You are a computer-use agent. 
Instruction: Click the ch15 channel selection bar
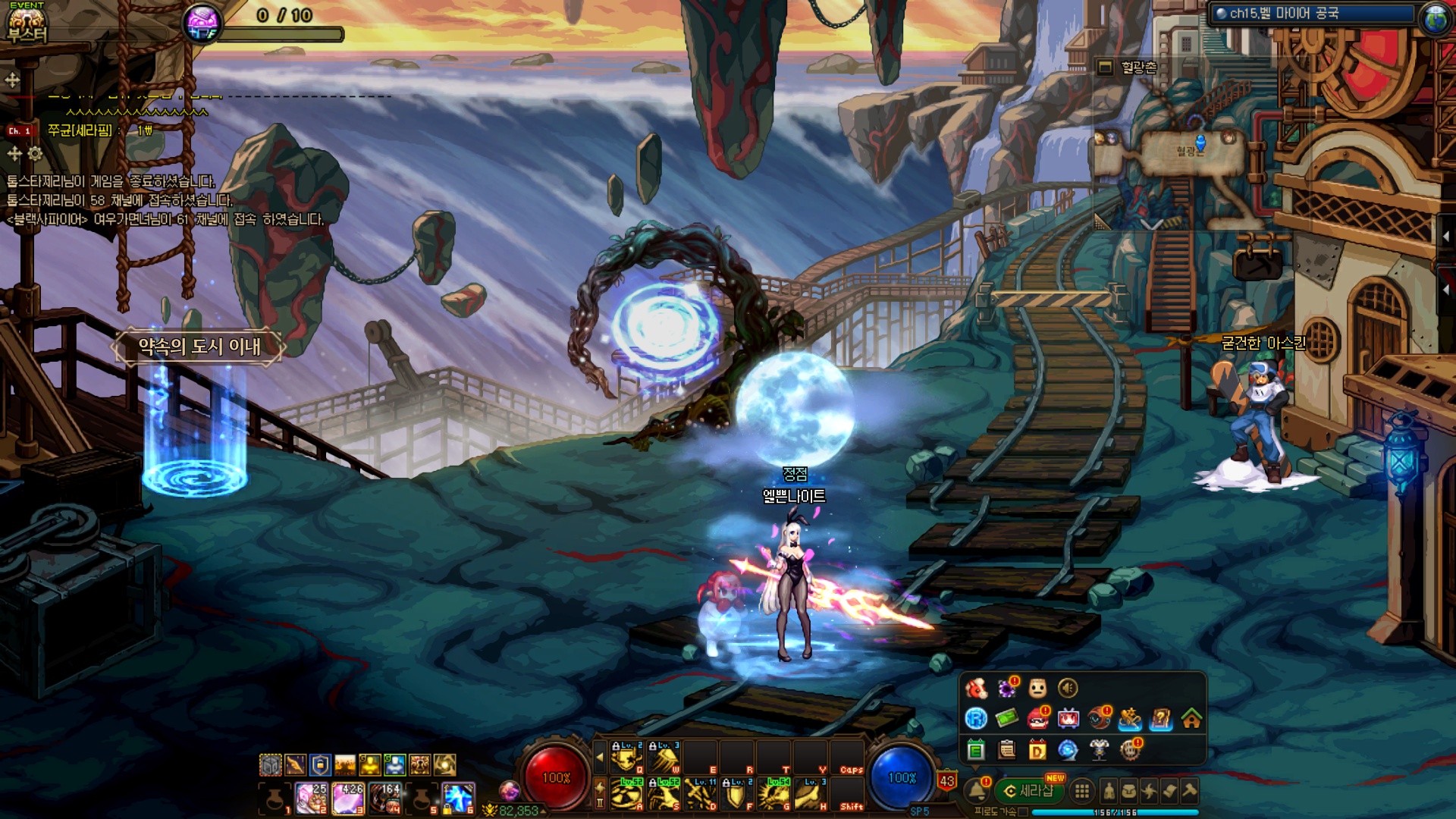coord(1312,14)
